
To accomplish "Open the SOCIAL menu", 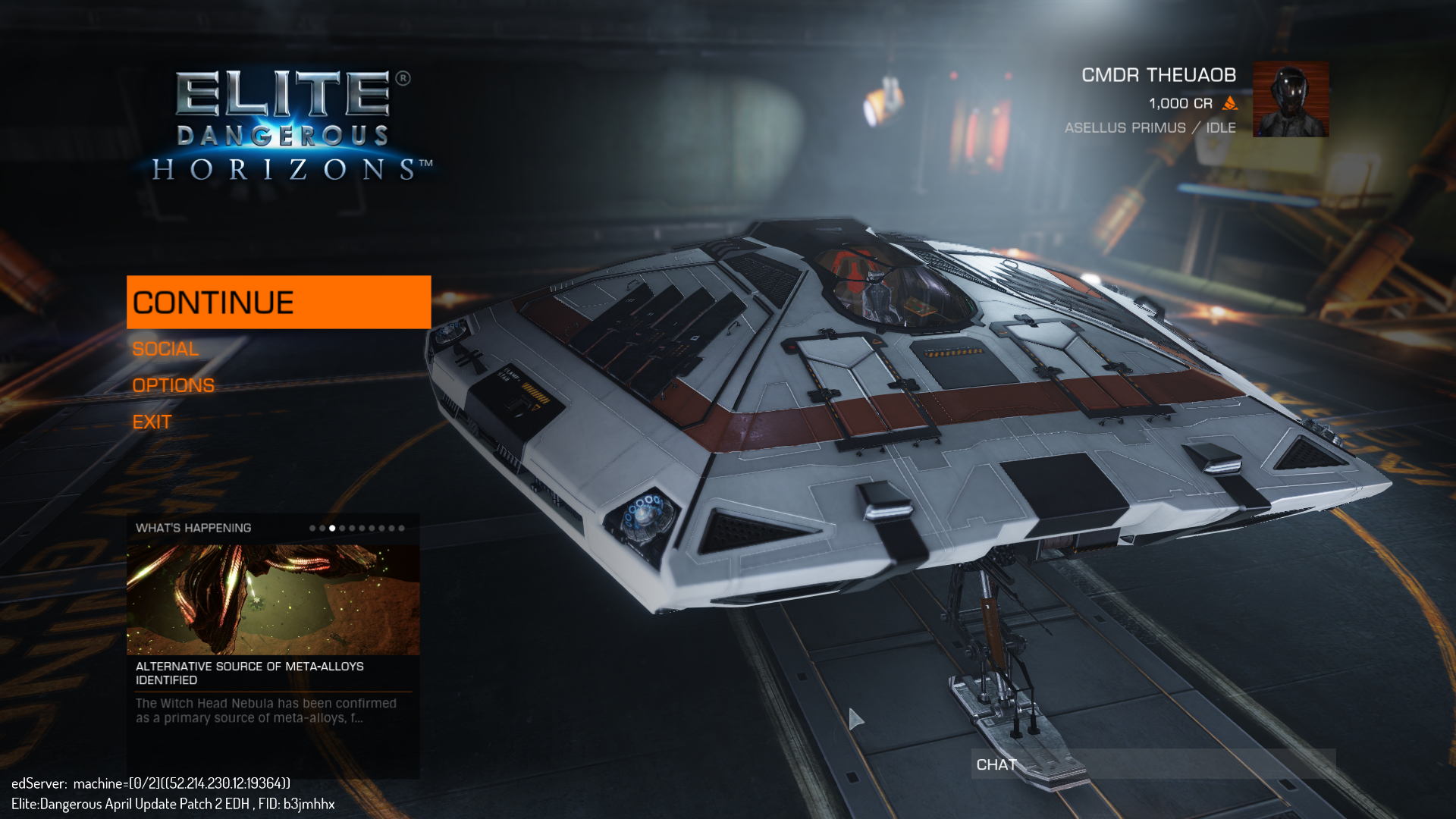I will click(x=165, y=349).
